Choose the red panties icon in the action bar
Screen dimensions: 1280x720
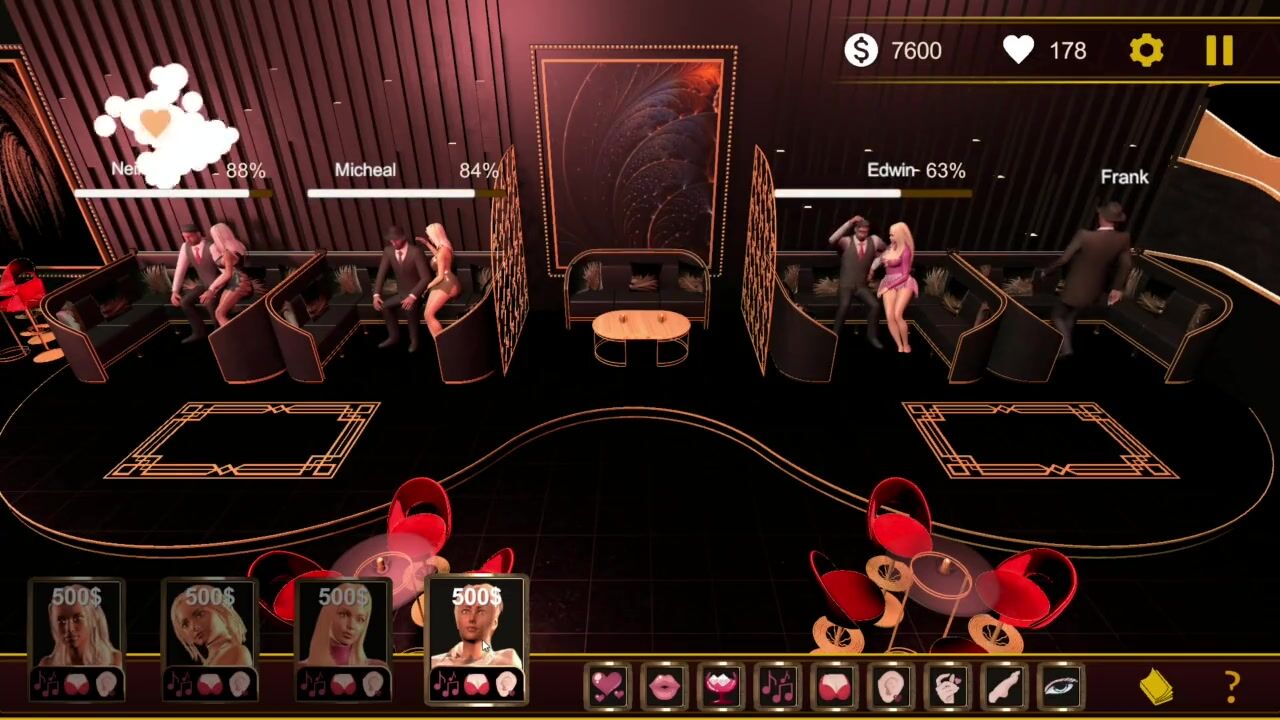(x=835, y=686)
